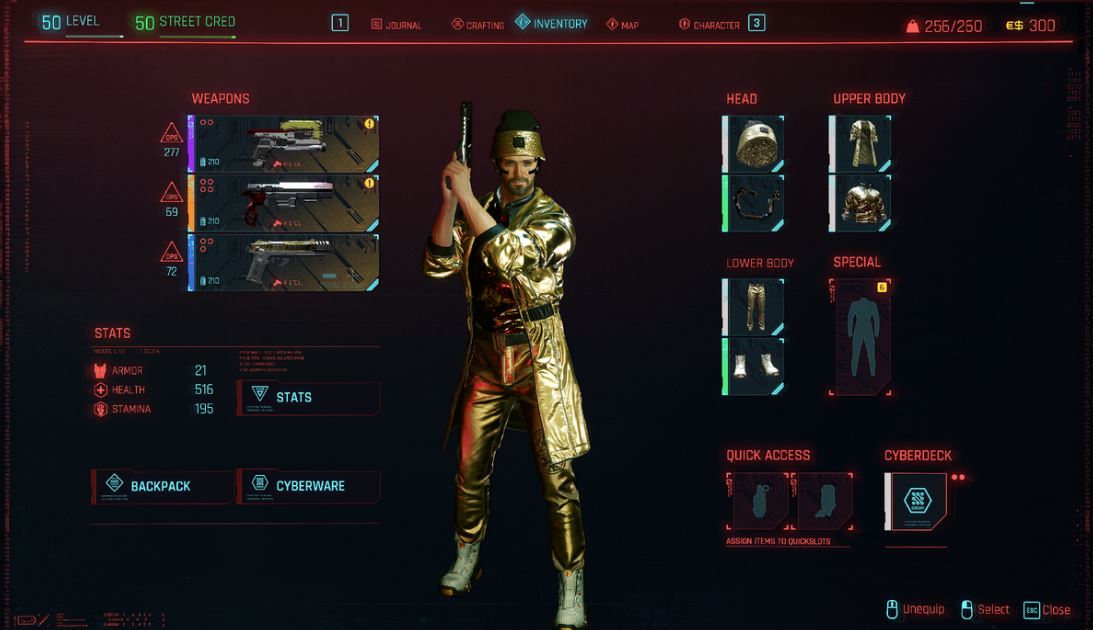Click the face gear slot under Head
Viewport: 1093px width, 630px height.
click(x=754, y=203)
